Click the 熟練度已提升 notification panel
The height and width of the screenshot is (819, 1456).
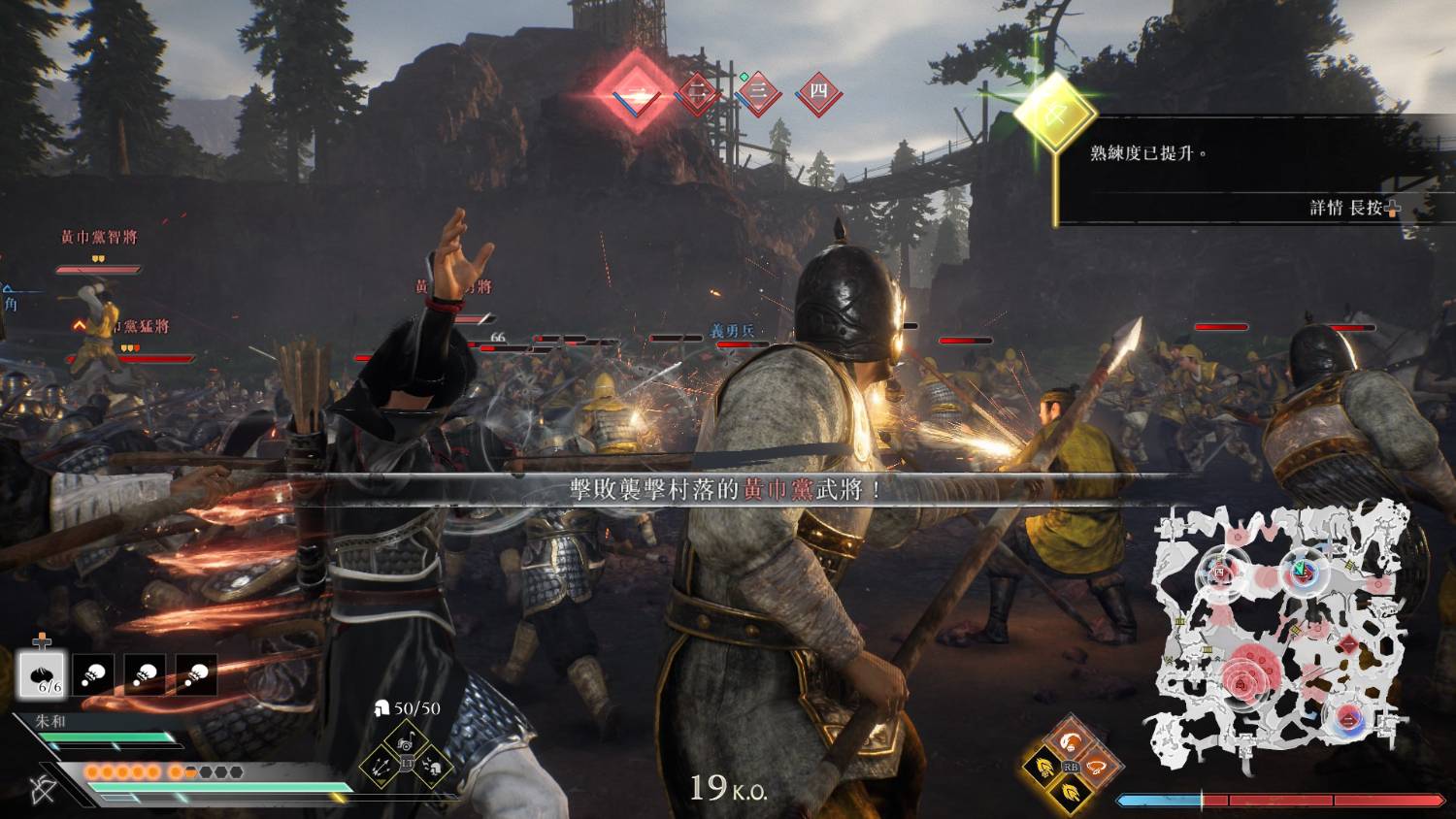1252,170
